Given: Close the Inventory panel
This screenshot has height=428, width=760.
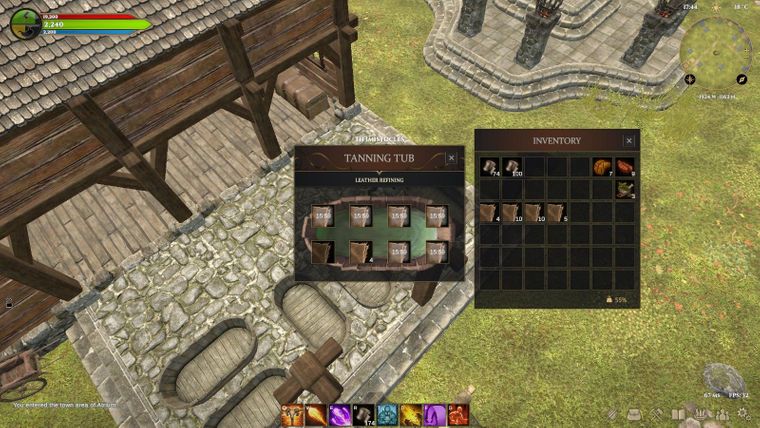Looking at the screenshot, I should (x=629, y=141).
